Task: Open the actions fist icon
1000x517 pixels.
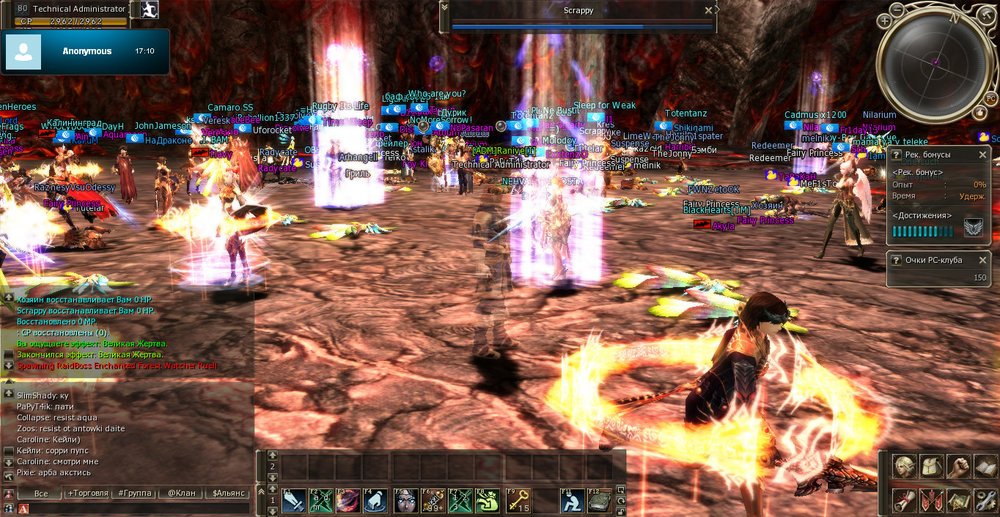Action: tap(958, 467)
